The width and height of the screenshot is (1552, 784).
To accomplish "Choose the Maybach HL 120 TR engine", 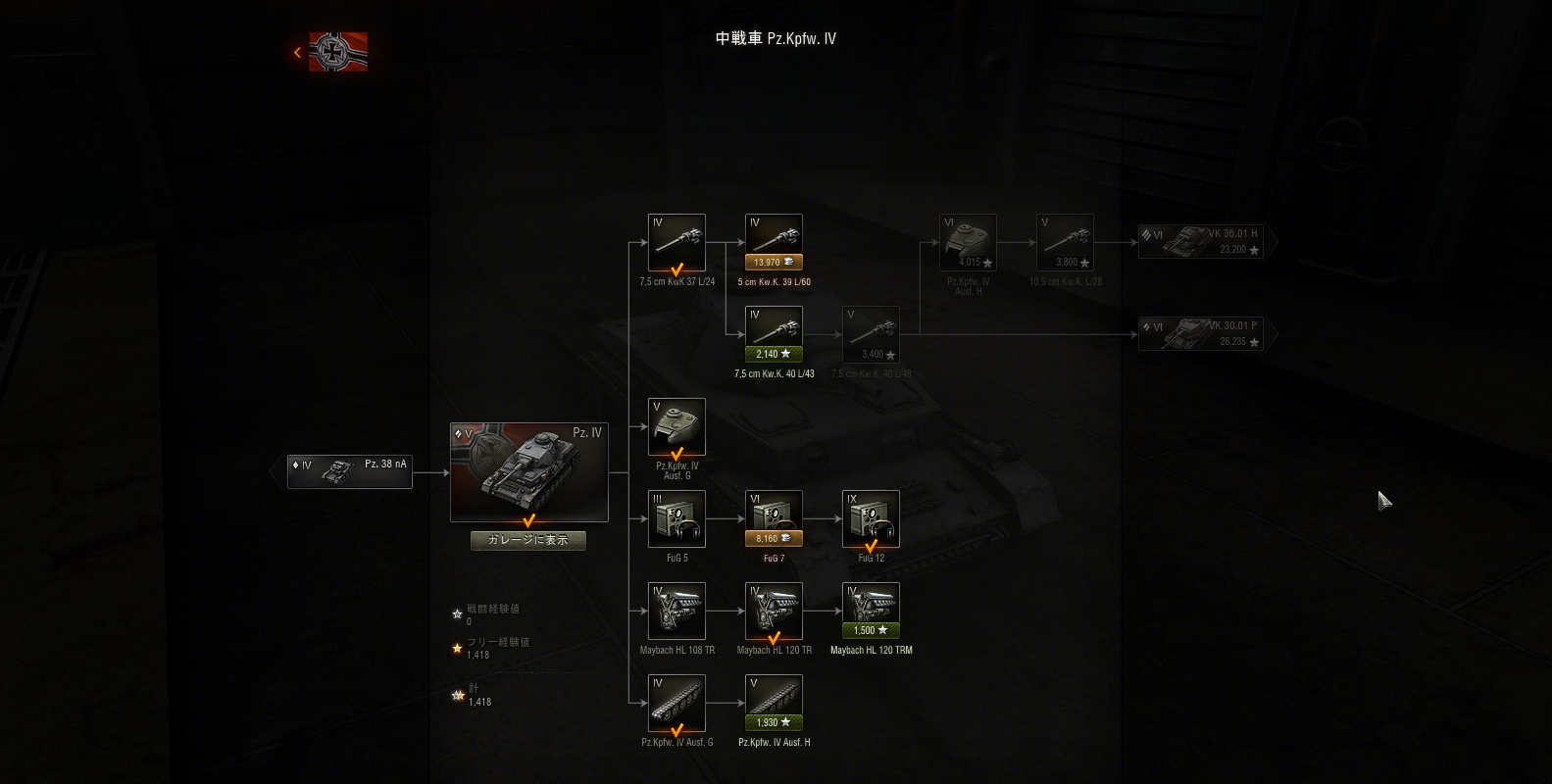I will pyautogui.click(x=774, y=612).
